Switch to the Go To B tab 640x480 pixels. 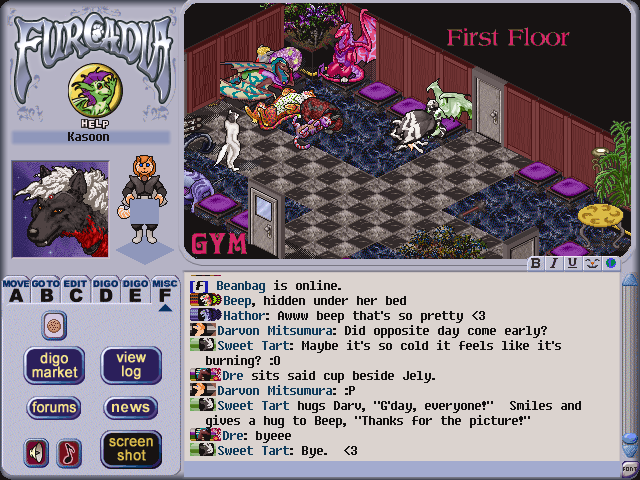click(46, 290)
